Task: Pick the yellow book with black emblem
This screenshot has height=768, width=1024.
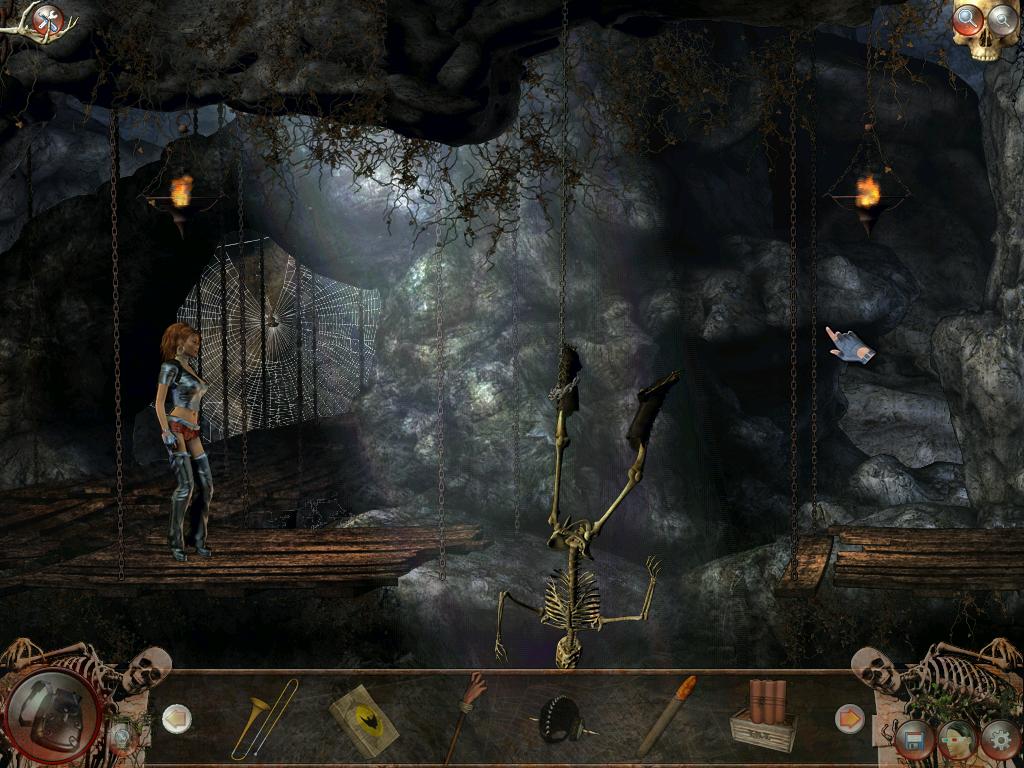Action: pos(363,720)
